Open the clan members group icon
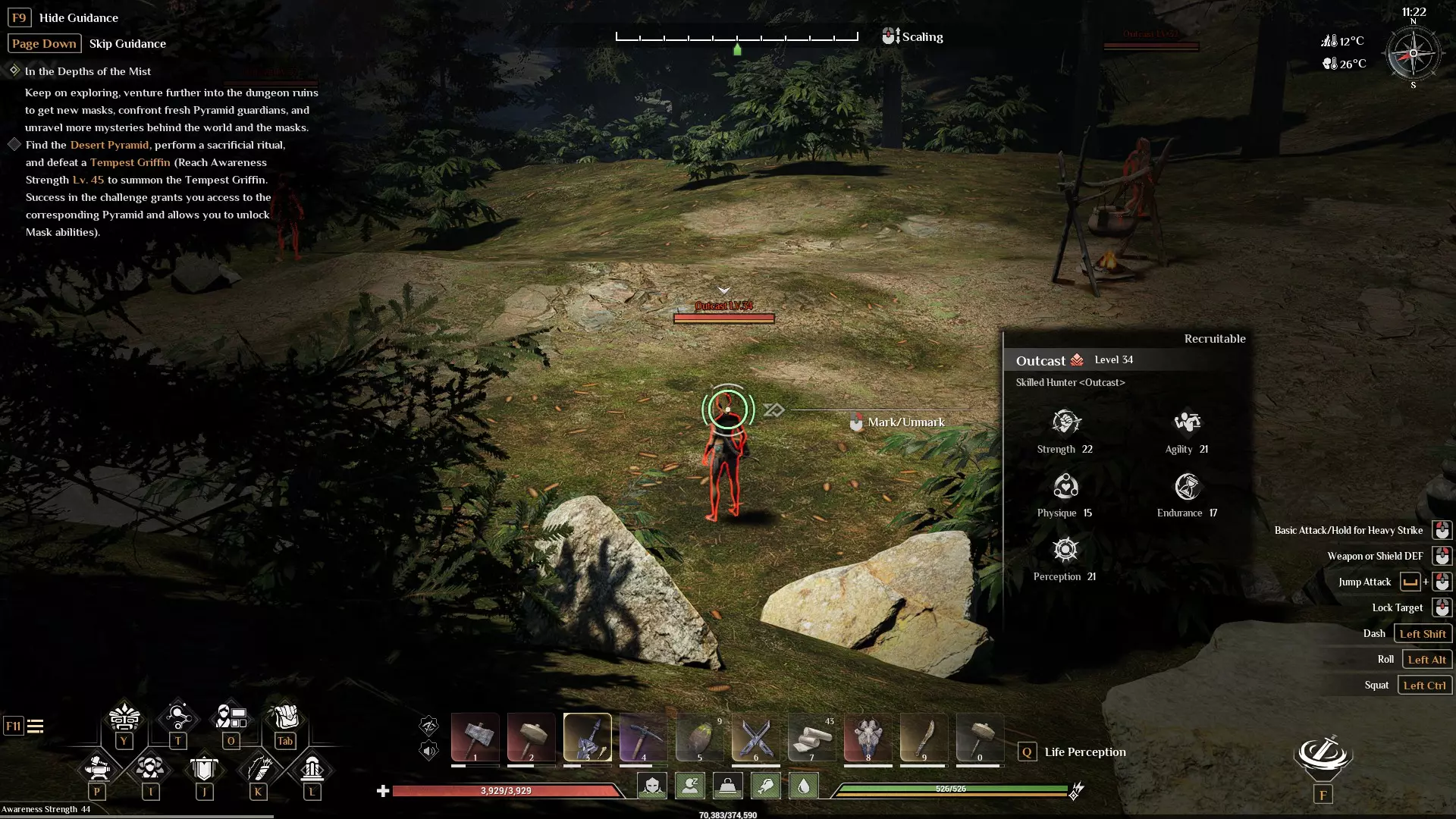The image size is (1456, 819). (x=150, y=768)
